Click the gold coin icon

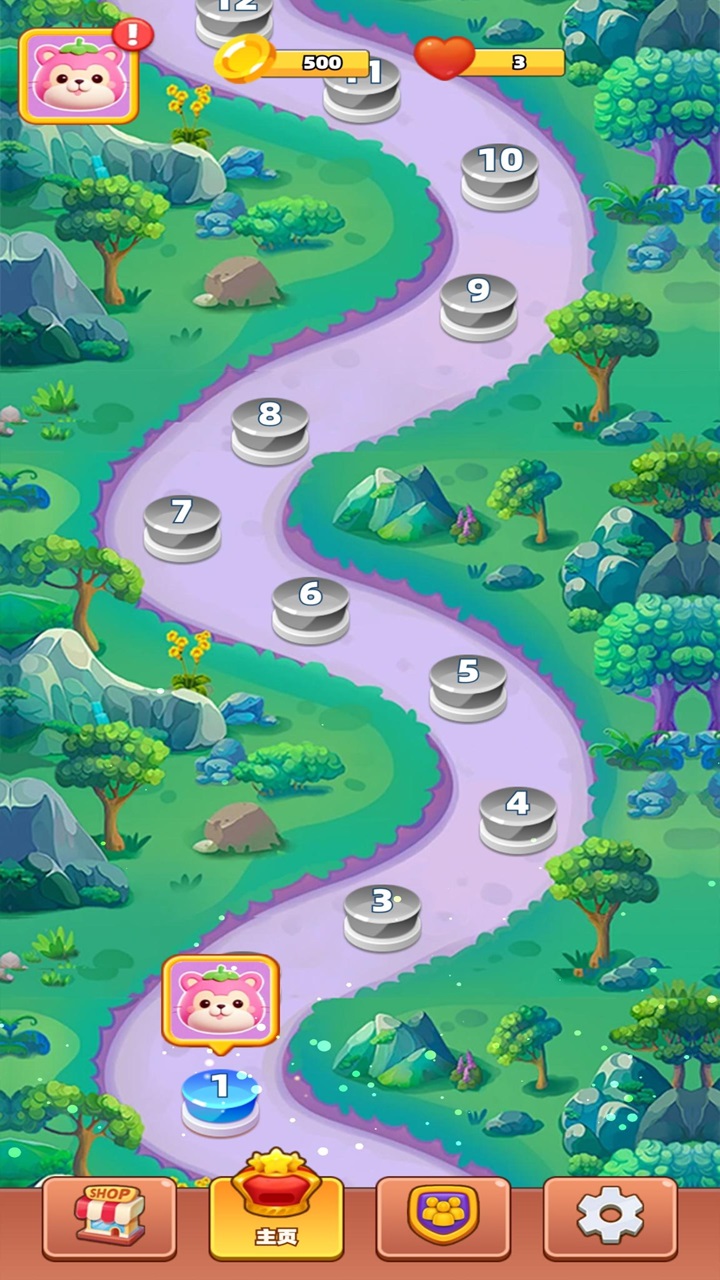tap(244, 60)
